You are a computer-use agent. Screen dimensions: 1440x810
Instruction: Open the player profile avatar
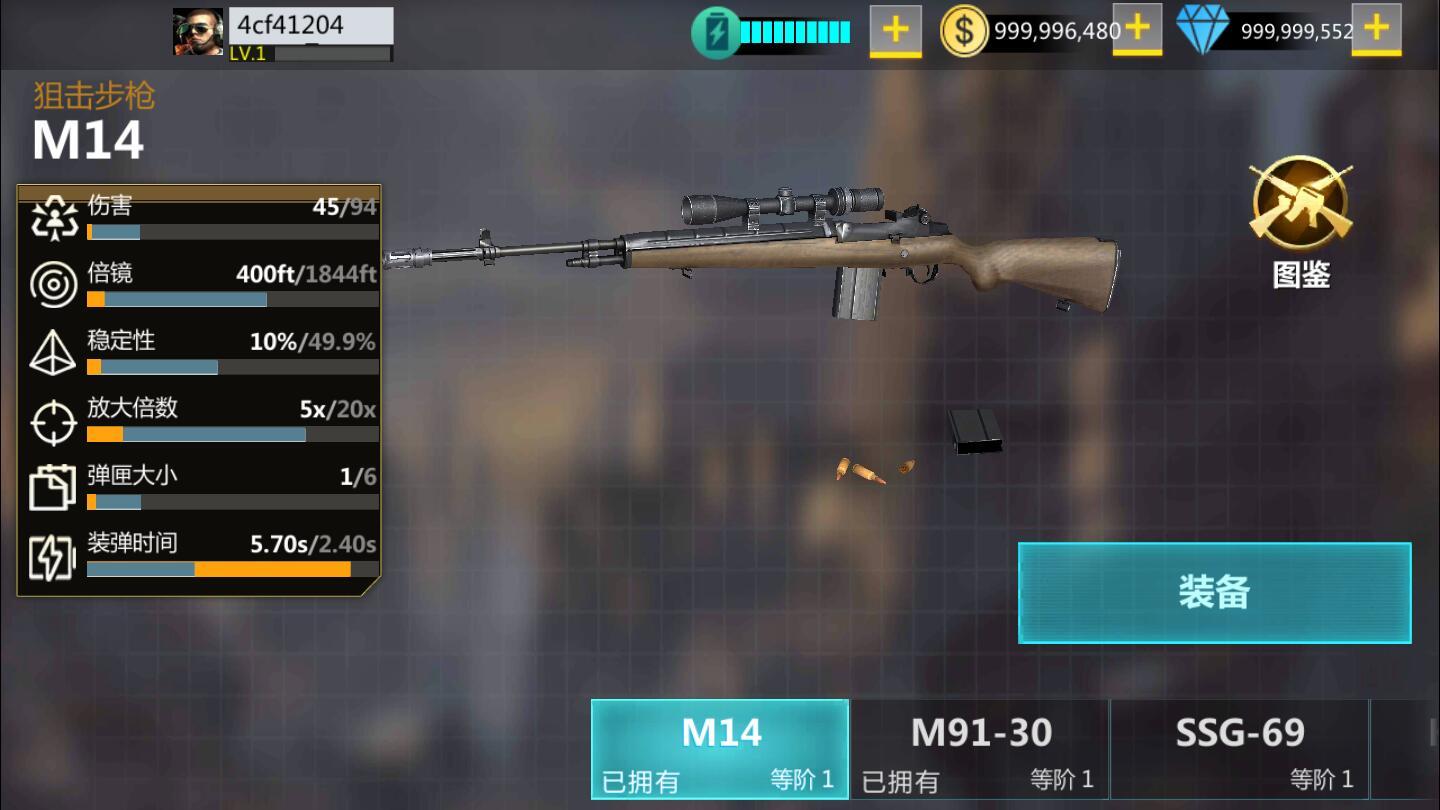198,32
